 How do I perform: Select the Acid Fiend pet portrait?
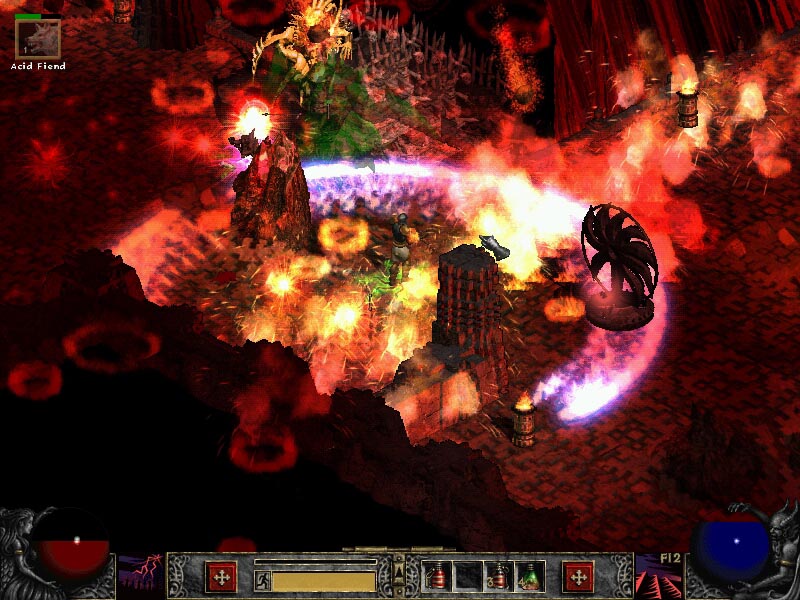click(38, 39)
